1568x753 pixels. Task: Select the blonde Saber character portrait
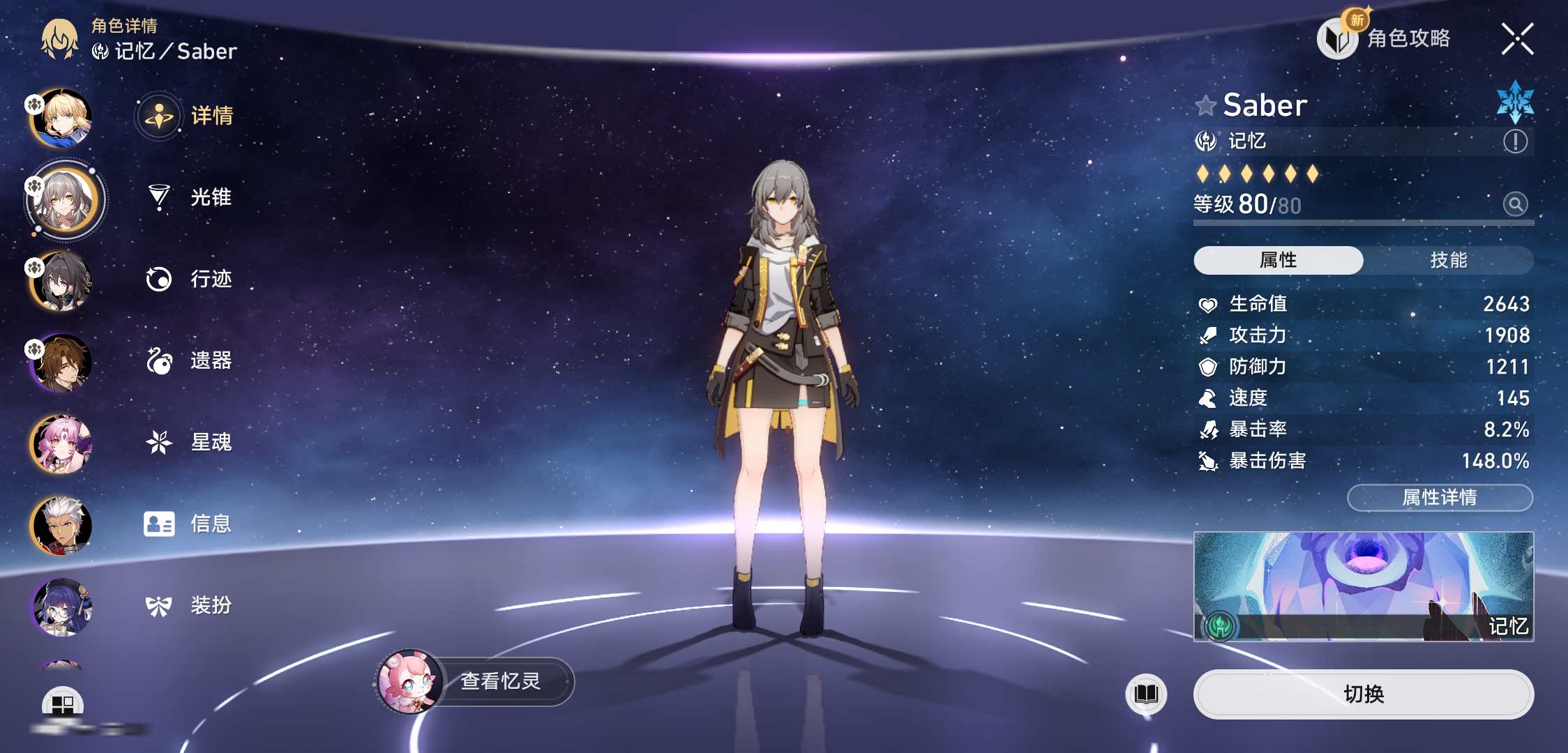click(61, 119)
